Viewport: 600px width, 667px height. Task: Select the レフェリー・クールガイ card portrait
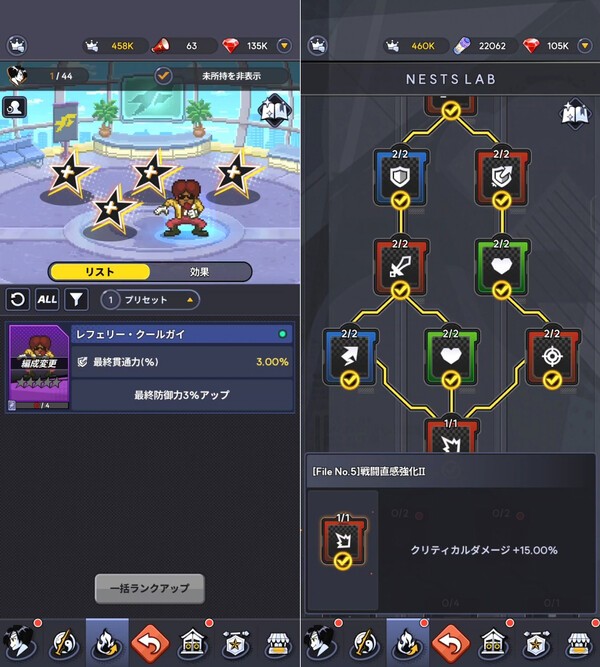[x=36, y=368]
